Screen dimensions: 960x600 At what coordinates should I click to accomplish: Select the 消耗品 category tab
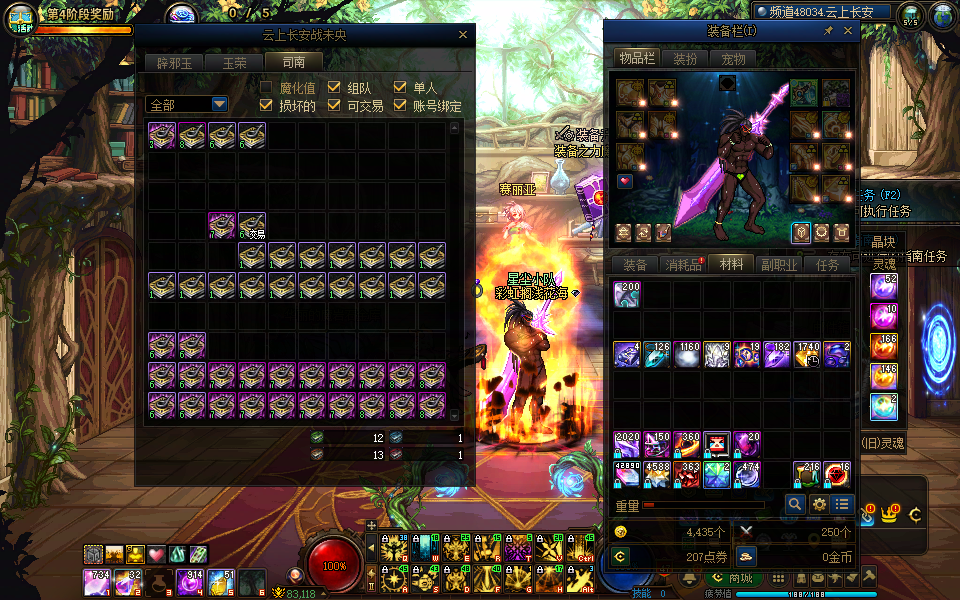[683, 265]
